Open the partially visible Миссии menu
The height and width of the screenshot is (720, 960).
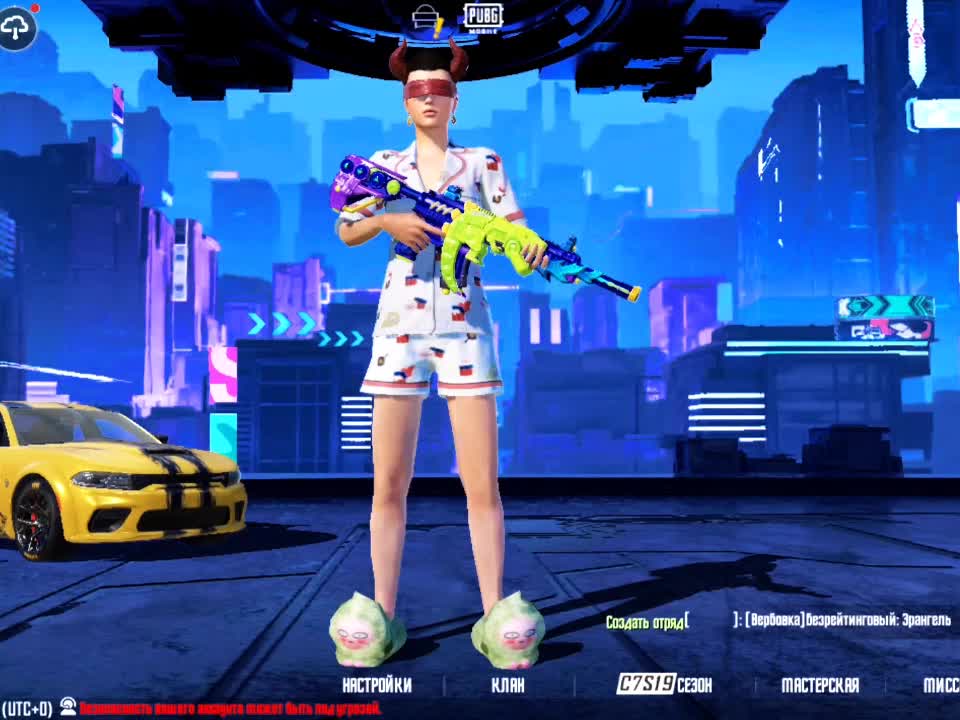point(940,685)
